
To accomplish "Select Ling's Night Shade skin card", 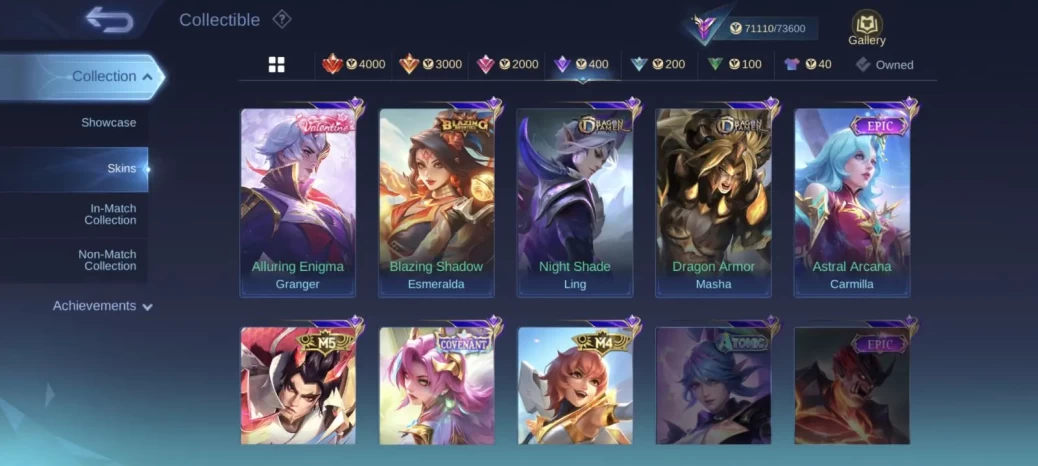I will (575, 202).
